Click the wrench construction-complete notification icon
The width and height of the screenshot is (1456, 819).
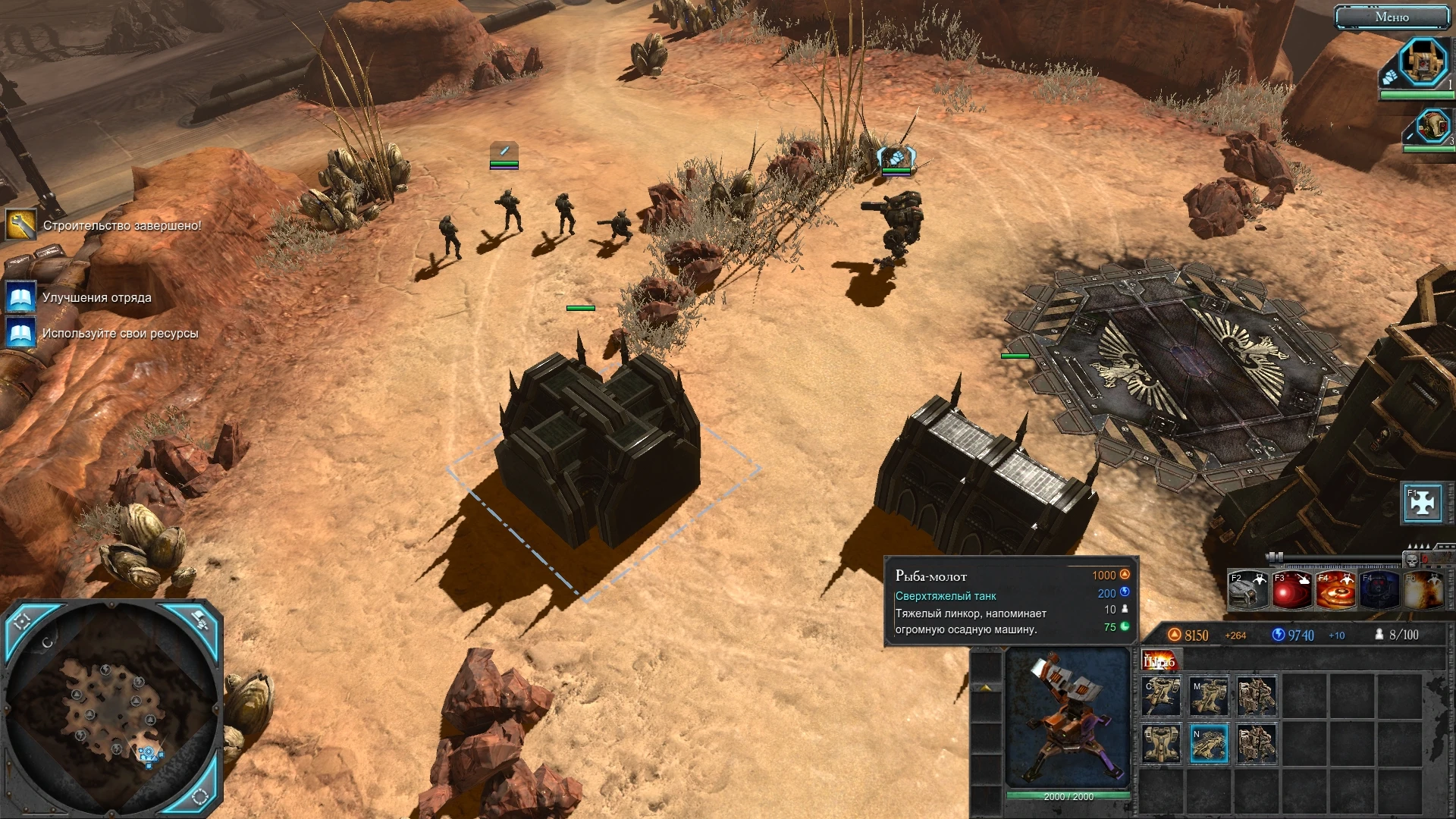pyautogui.click(x=22, y=224)
